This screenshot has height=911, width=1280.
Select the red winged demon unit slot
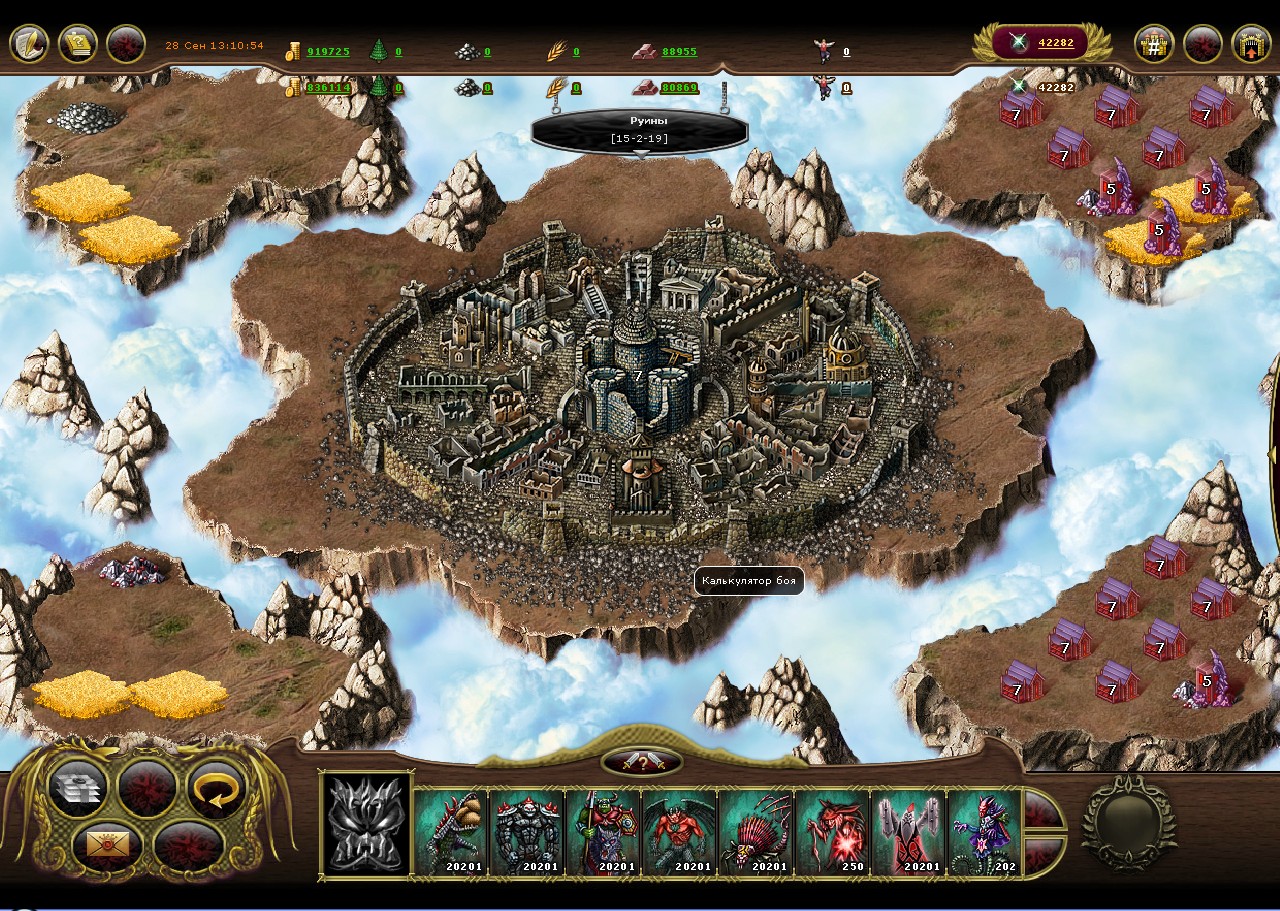click(x=679, y=832)
